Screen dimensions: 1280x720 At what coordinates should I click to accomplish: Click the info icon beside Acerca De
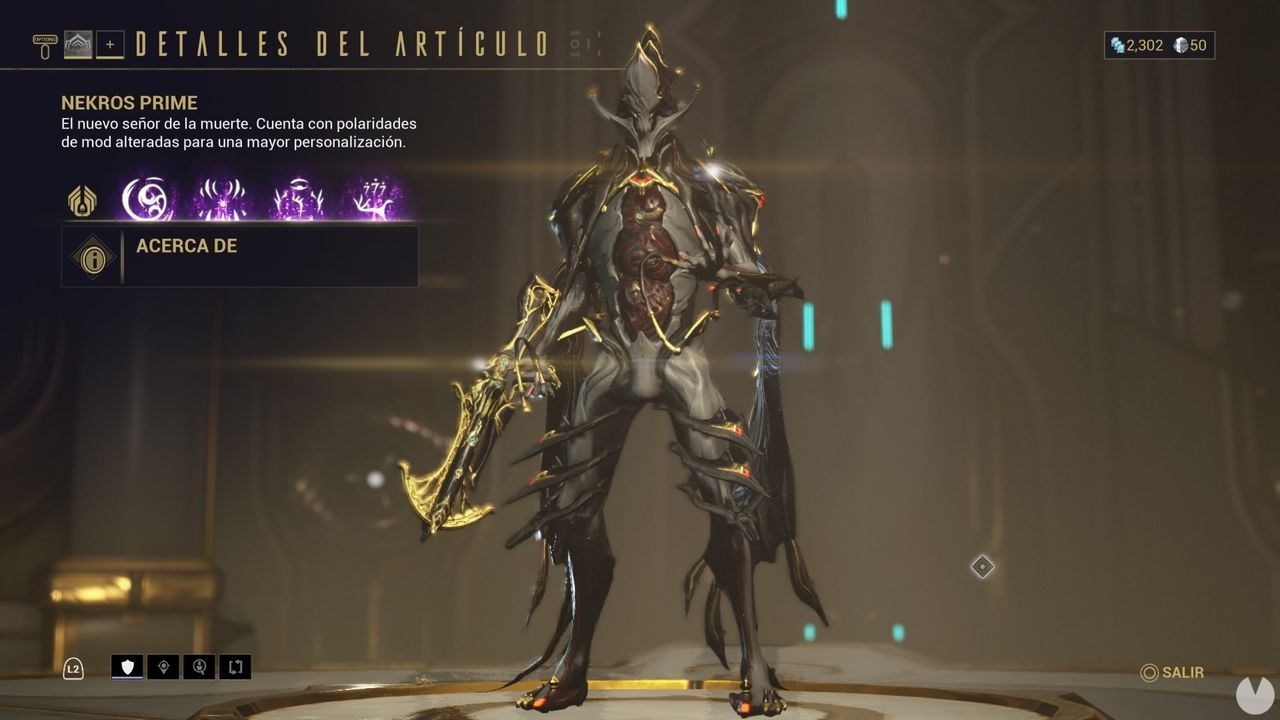92,257
